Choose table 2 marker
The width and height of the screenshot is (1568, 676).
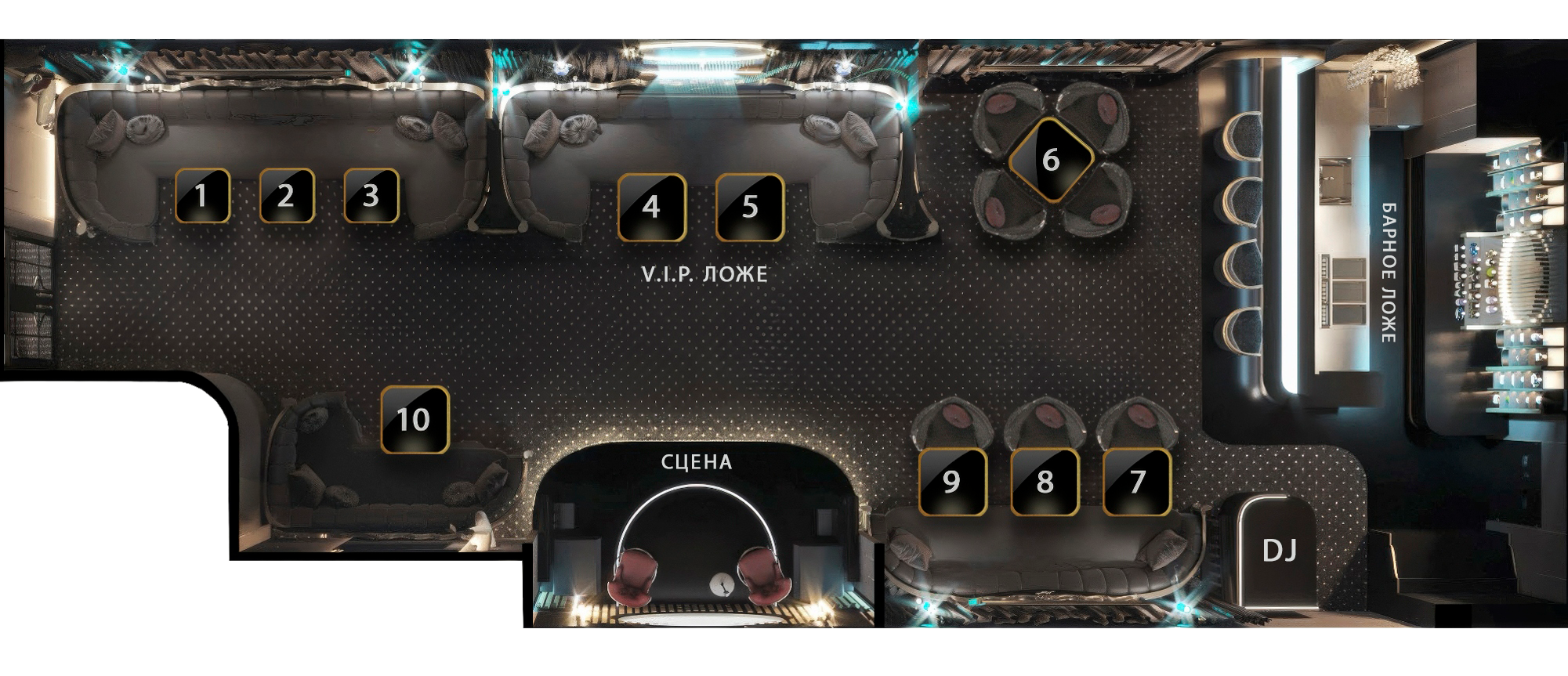287,196
